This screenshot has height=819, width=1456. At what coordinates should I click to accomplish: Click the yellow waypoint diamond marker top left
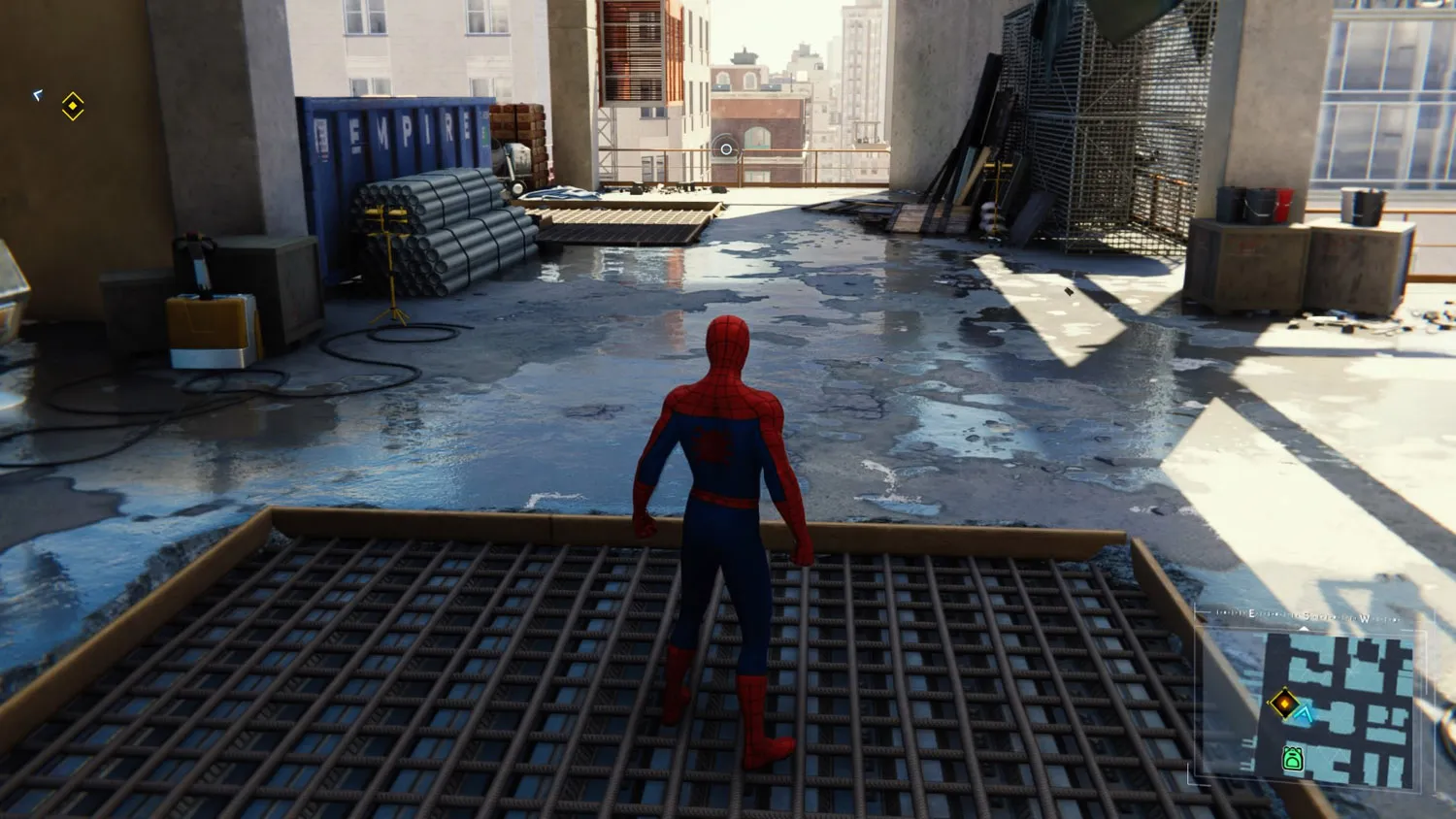pyautogui.click(x=72, y=106)
